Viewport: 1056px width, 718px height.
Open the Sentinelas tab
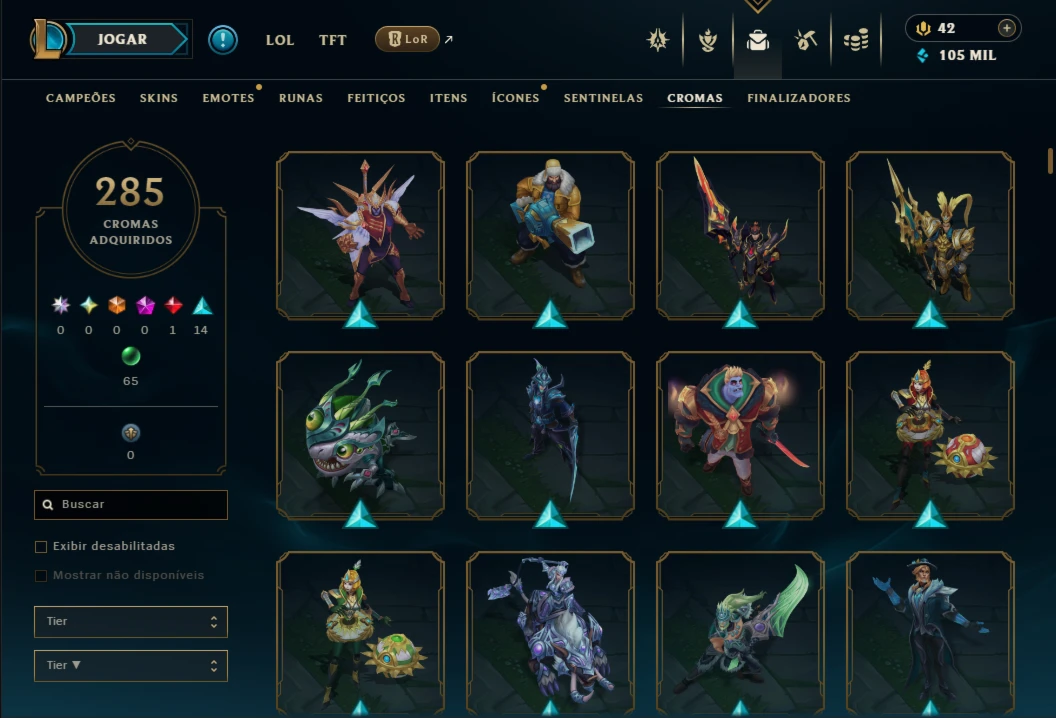click(x=603, y=98)
